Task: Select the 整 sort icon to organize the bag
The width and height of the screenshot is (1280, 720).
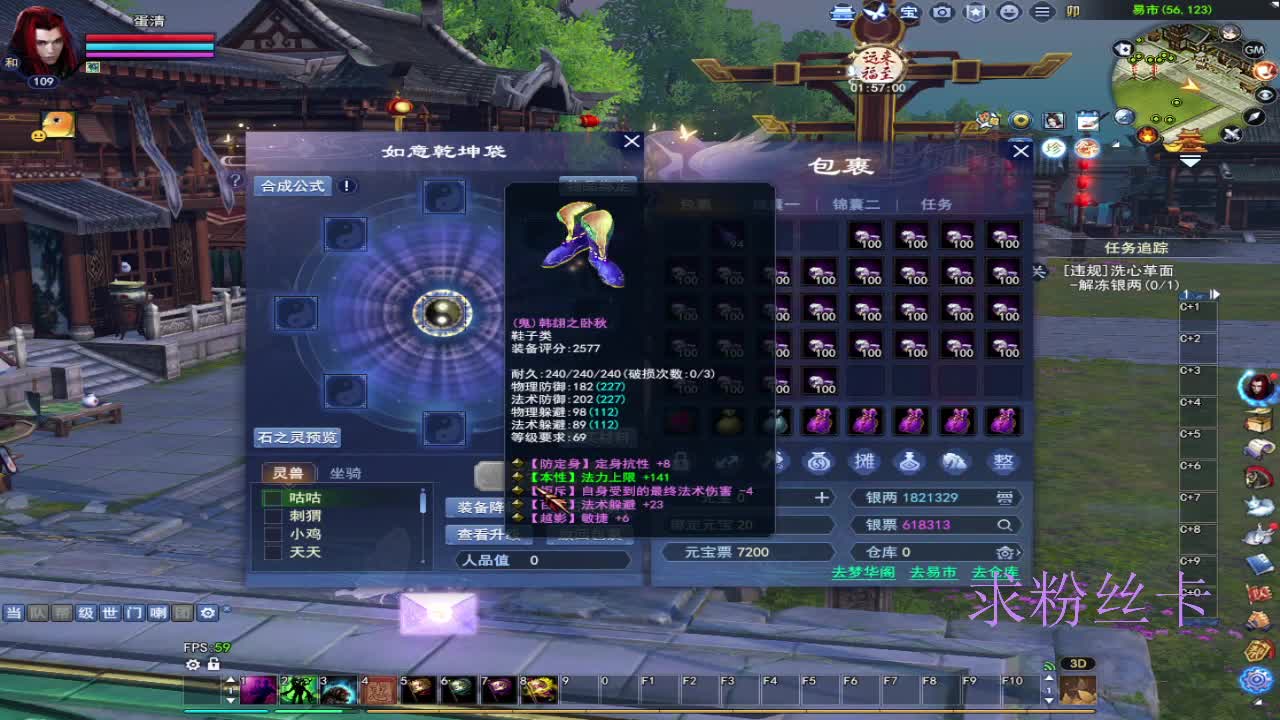Action: pyautogui.click(x=1003, y=461)
